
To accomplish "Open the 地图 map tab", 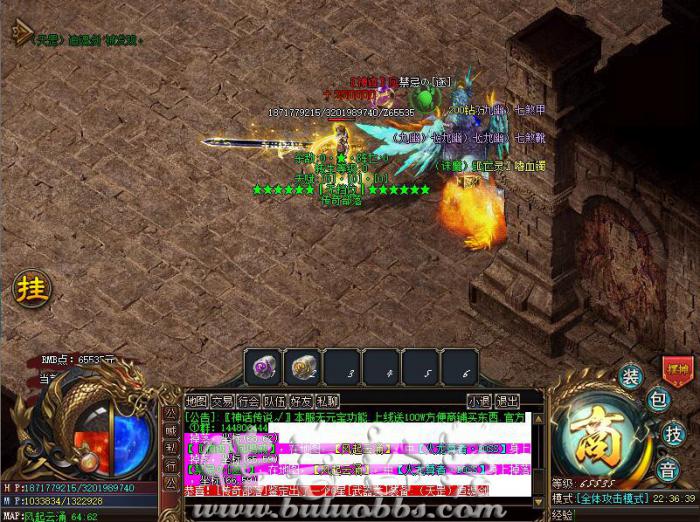I will [196, 401].
